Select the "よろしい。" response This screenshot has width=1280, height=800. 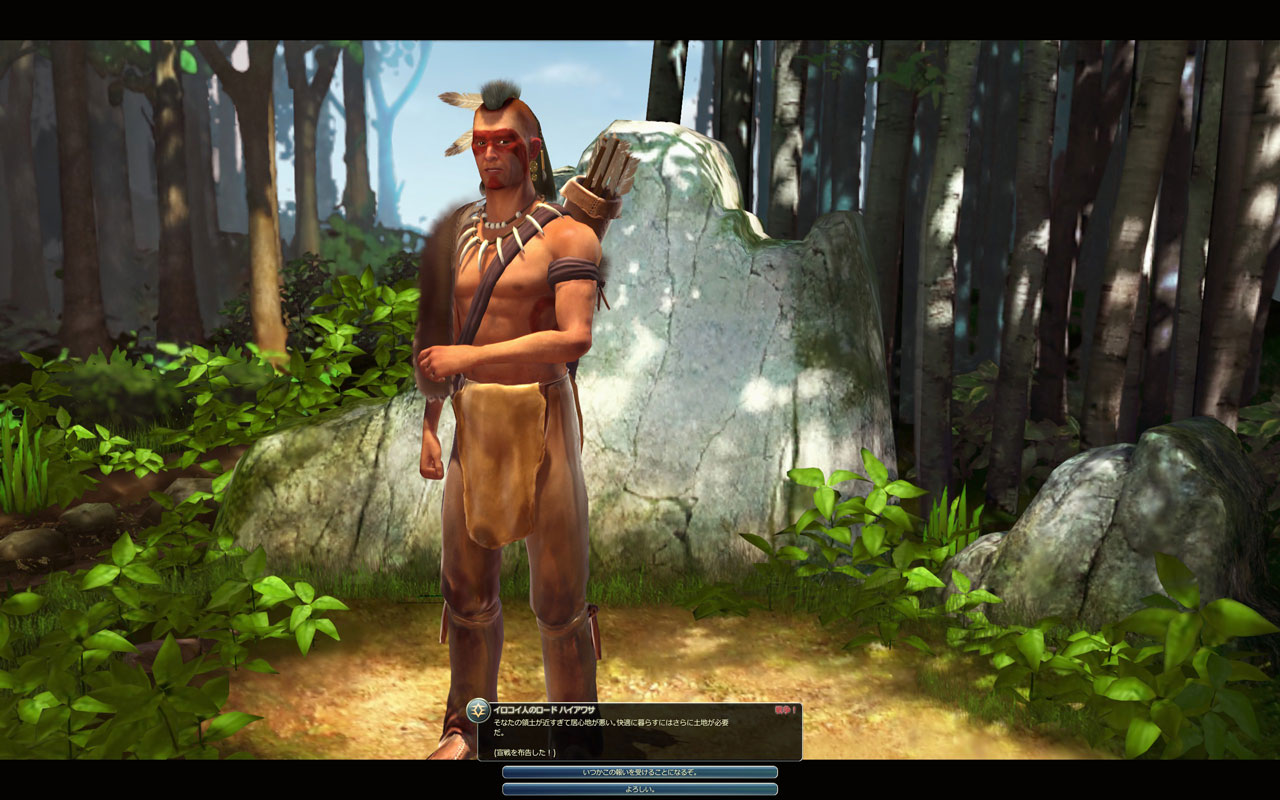(x=640, y=789)
